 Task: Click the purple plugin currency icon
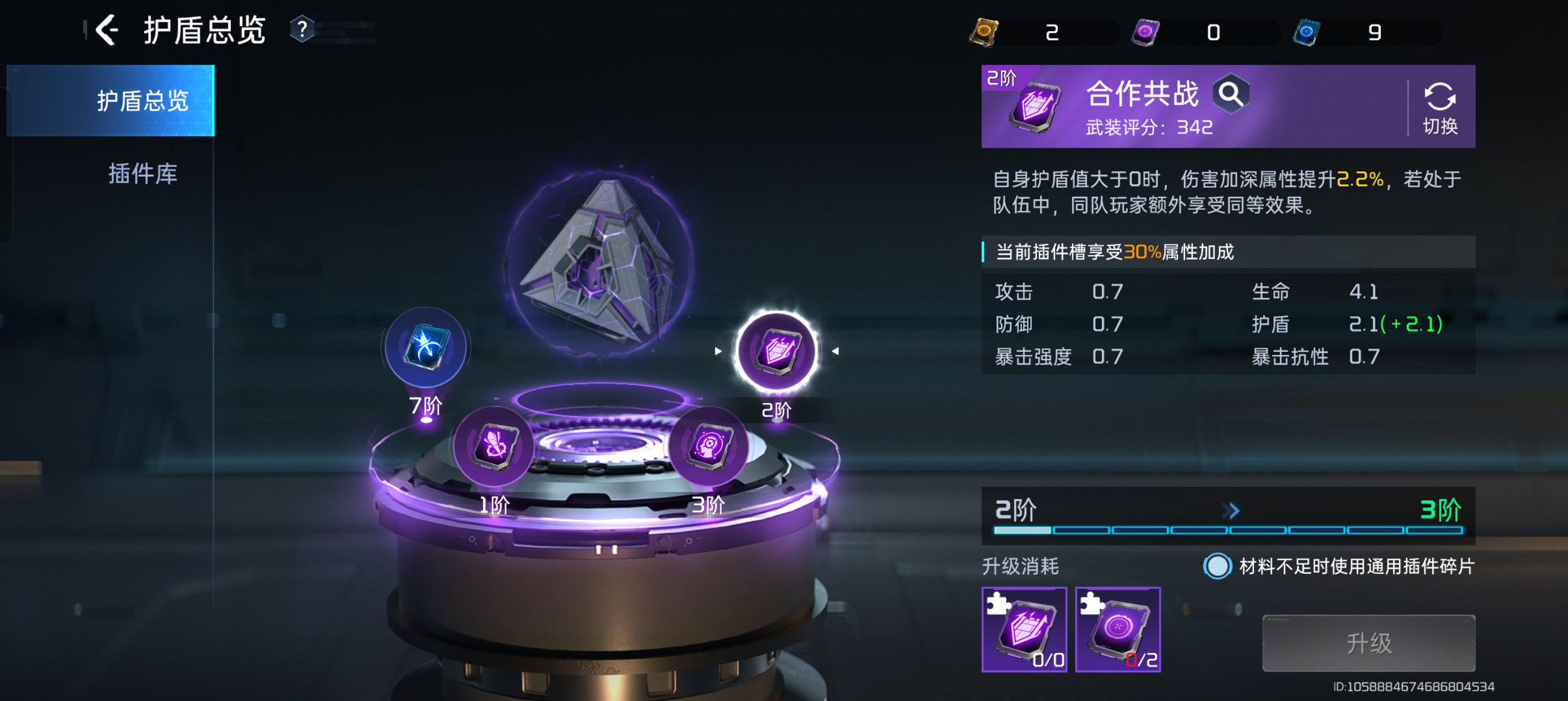1145,32
